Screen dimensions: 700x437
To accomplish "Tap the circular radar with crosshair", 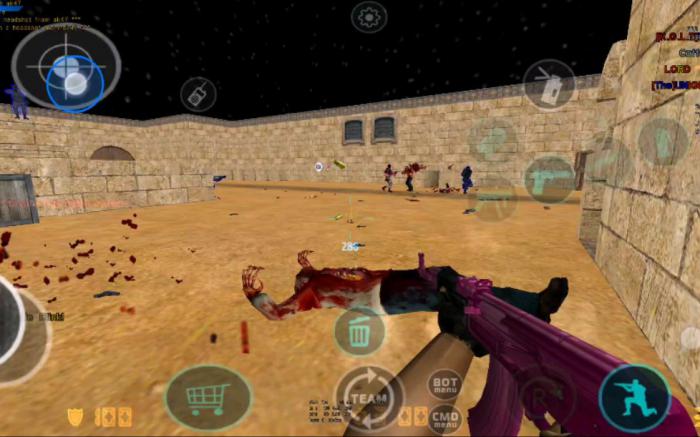I will [66, 67].
